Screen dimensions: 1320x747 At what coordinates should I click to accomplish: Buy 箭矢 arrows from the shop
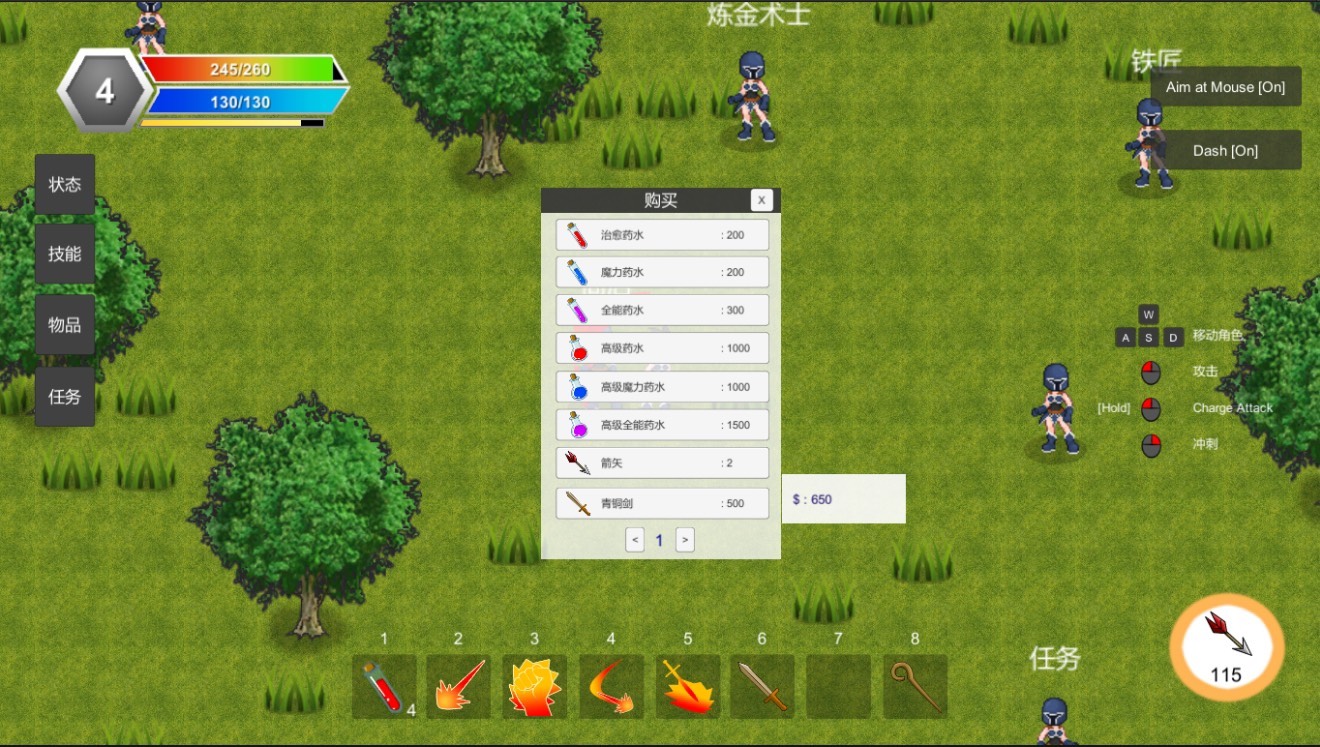tap(662, 463)
